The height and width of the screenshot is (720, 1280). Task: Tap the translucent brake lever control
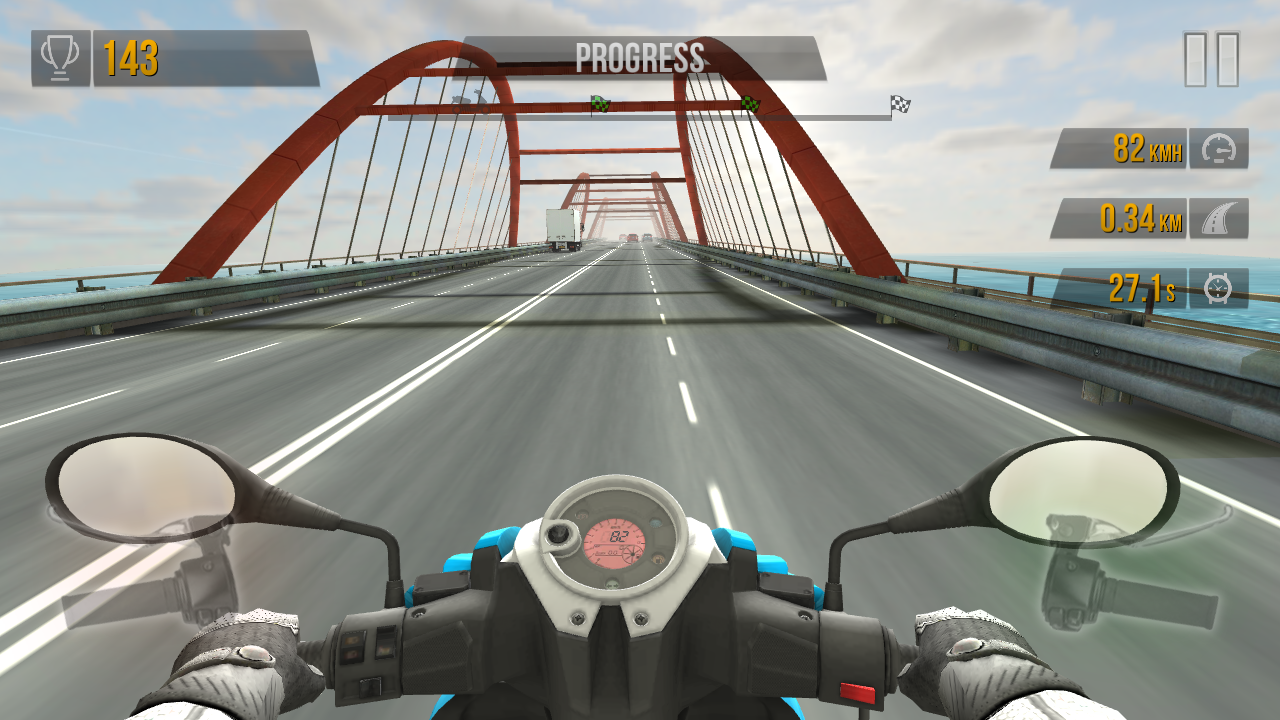(150, 585)
